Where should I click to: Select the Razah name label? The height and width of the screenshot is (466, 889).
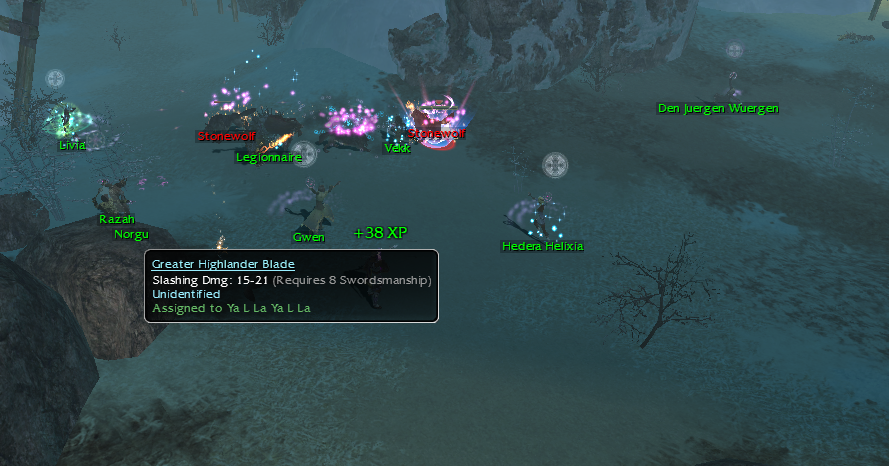pyautogui.click(x=116, y=219)
